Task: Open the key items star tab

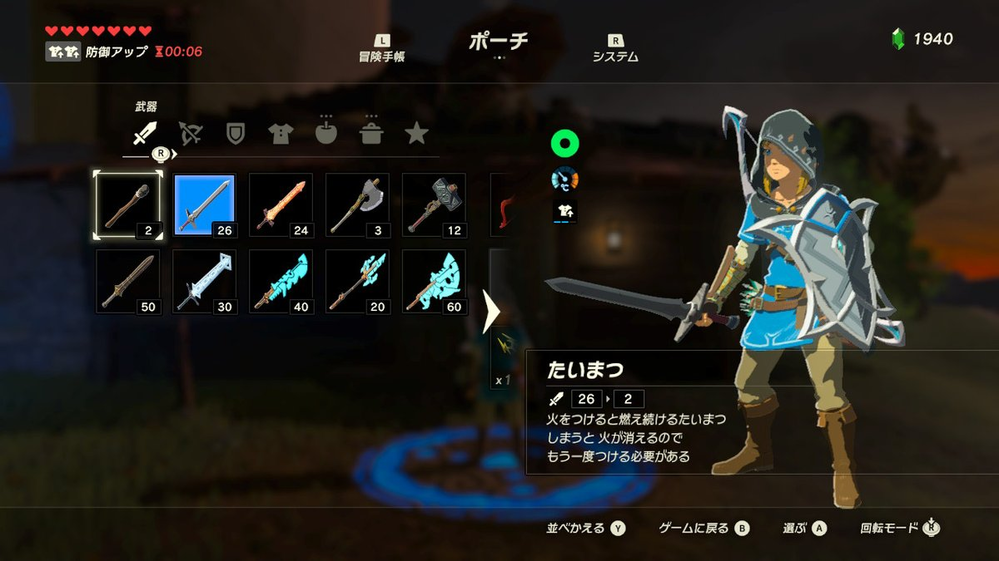Action: click(417, 133)
